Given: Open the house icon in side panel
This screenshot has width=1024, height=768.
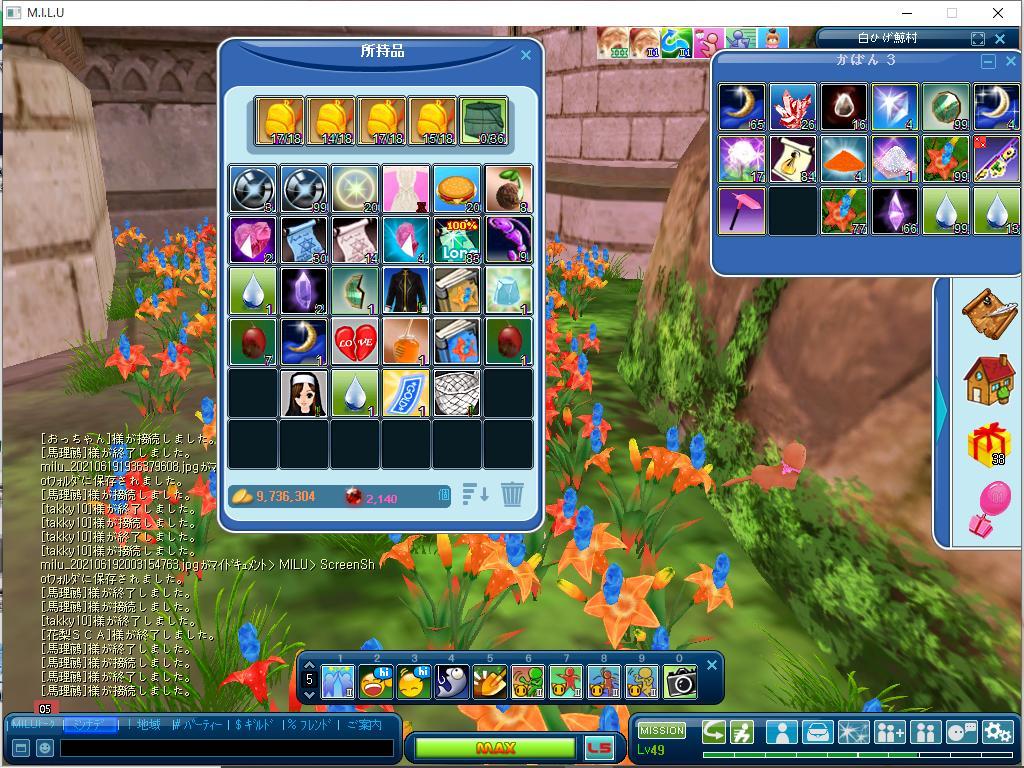Looking at the screenshot, I should point(988,379).
